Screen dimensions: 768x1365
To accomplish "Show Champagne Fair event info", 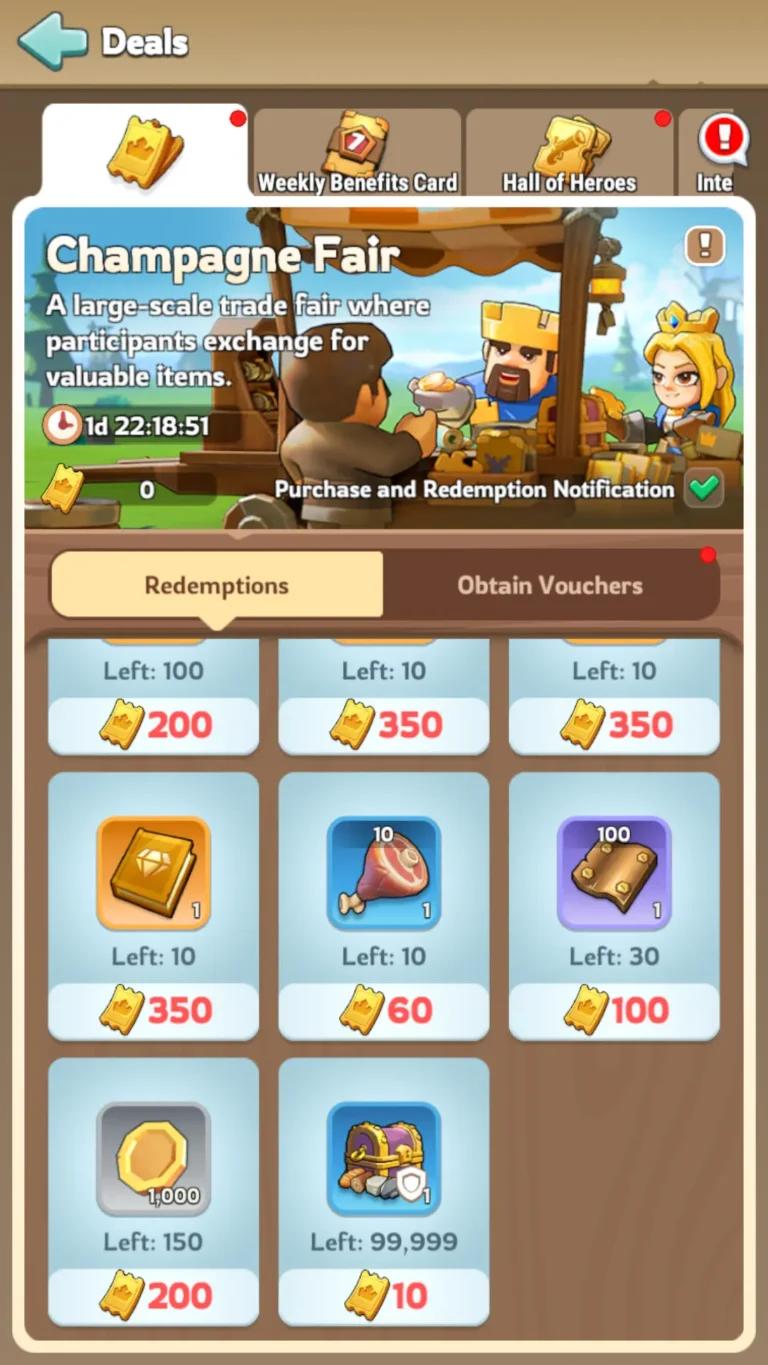I will [704, 245].
